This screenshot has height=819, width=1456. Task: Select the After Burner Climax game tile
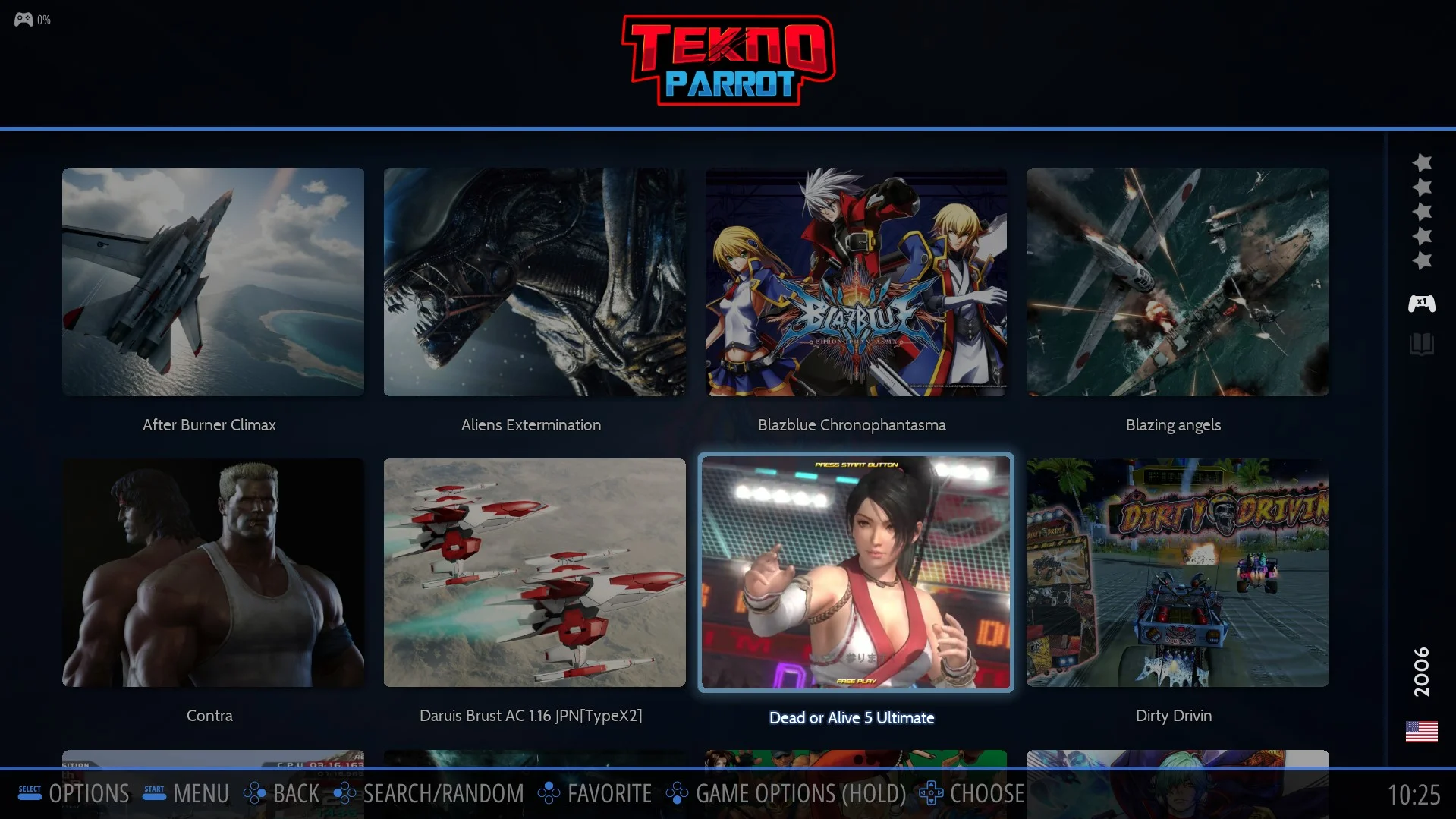coord(212,282)
